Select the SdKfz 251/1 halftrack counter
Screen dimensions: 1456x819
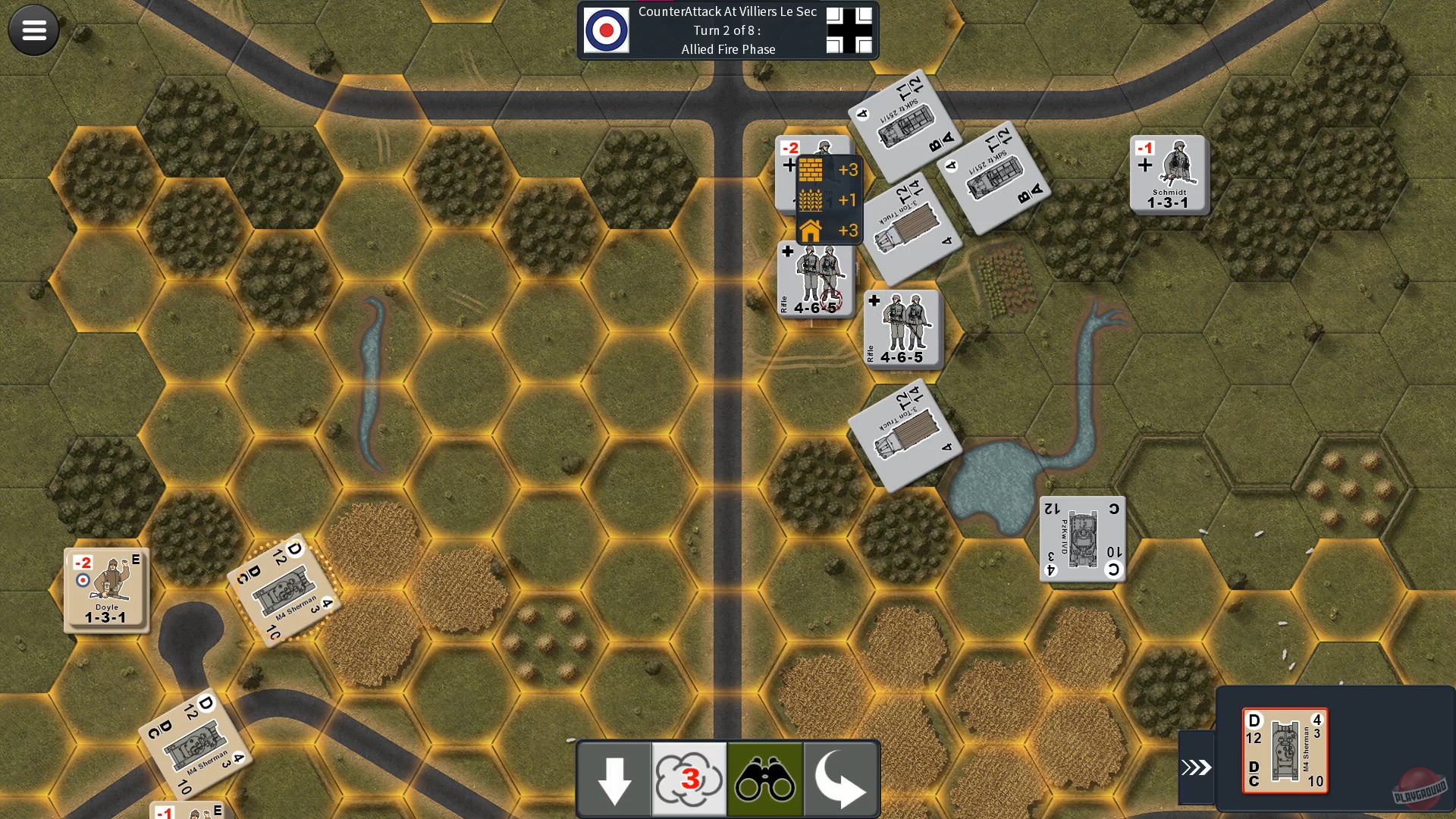click(x=906, y=125)
